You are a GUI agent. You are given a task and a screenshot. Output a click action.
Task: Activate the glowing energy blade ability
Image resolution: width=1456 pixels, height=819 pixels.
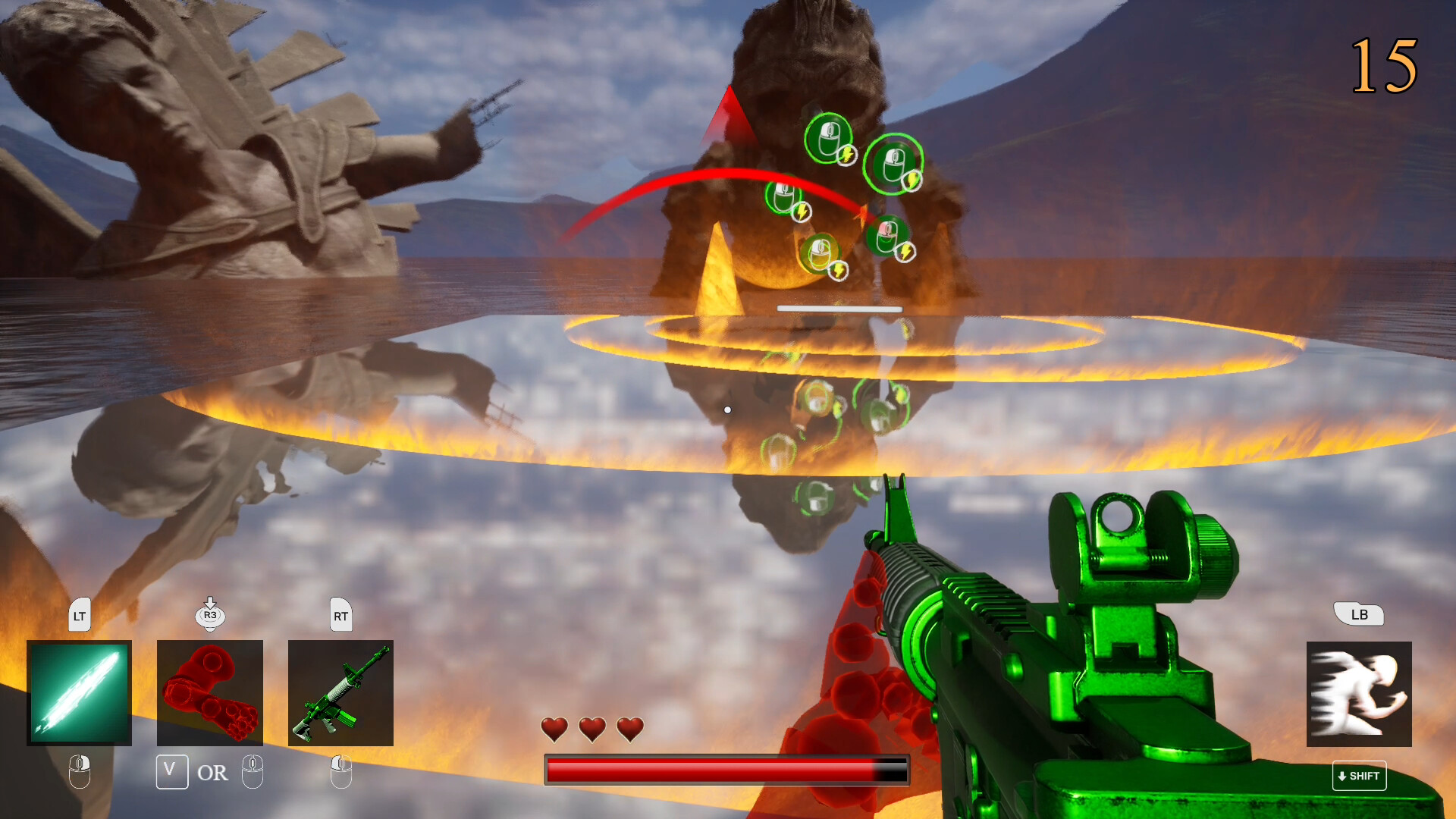click(x=79, y=692)
